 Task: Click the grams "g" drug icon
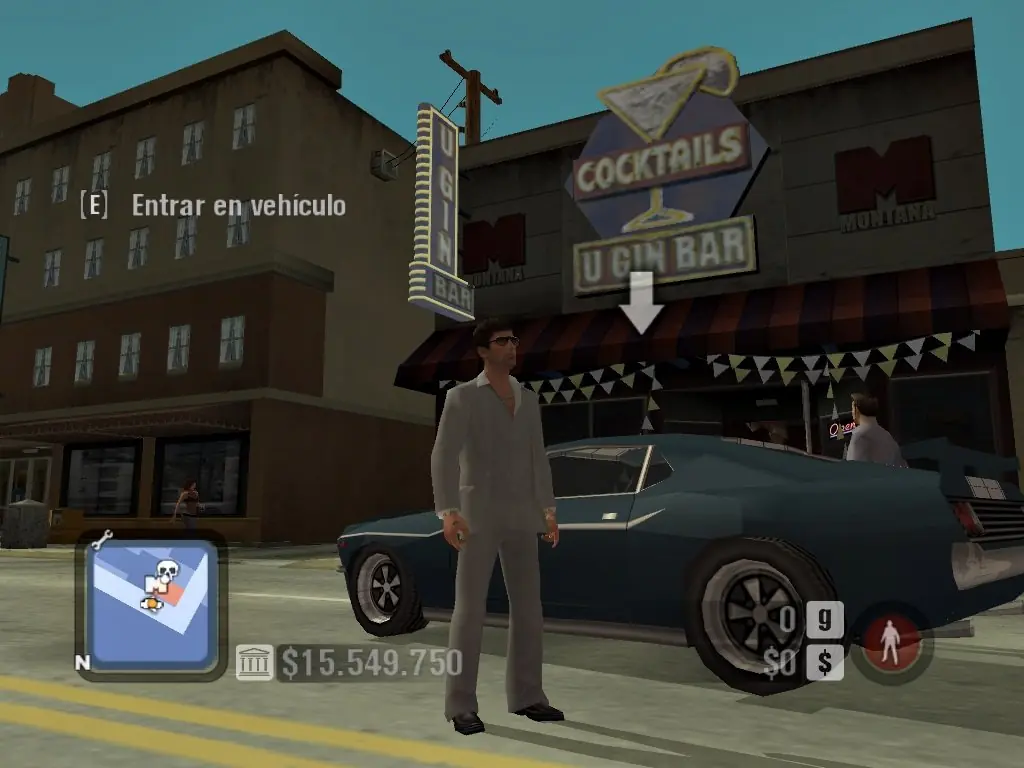pyautogui.click(x=823, y=620)
